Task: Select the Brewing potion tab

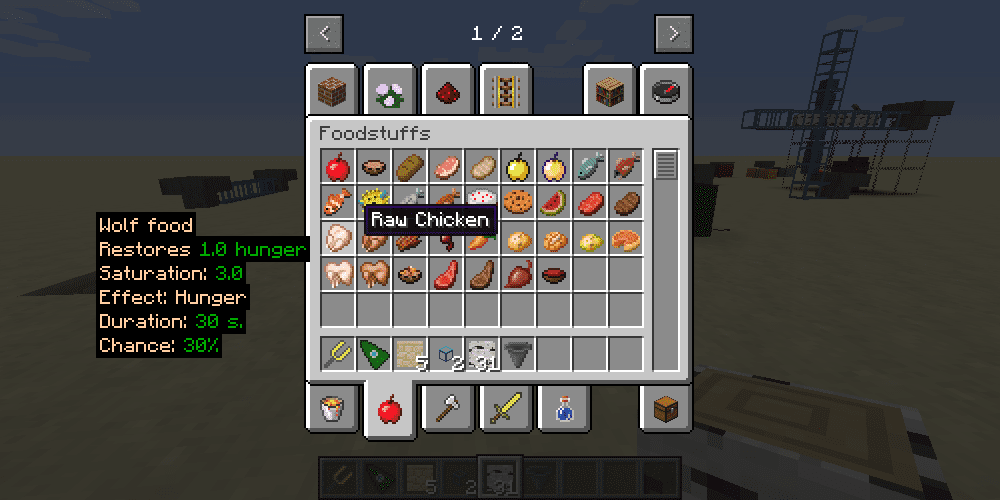Action: point(563,408)
